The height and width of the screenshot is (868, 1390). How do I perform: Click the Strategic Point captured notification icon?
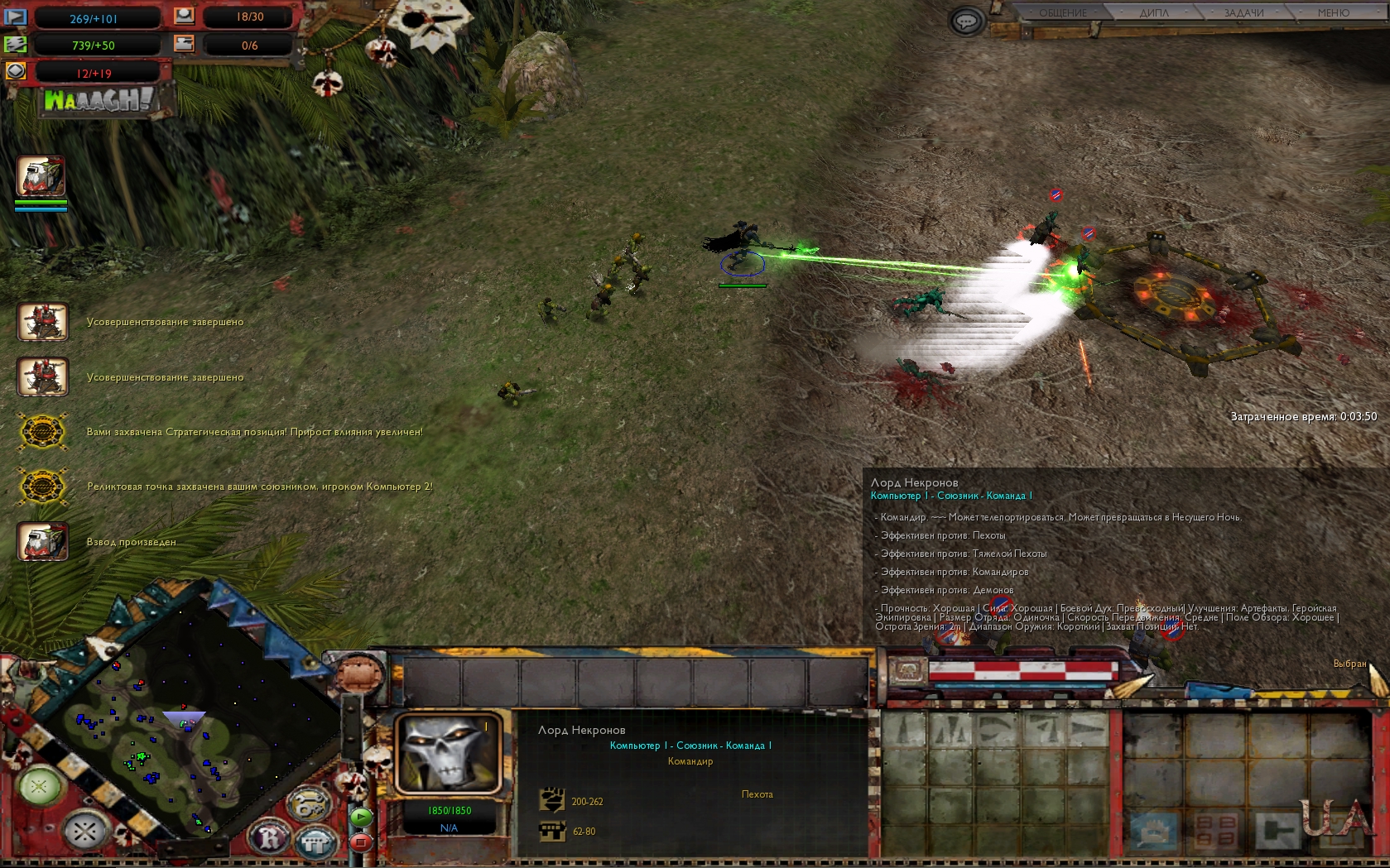42,432
